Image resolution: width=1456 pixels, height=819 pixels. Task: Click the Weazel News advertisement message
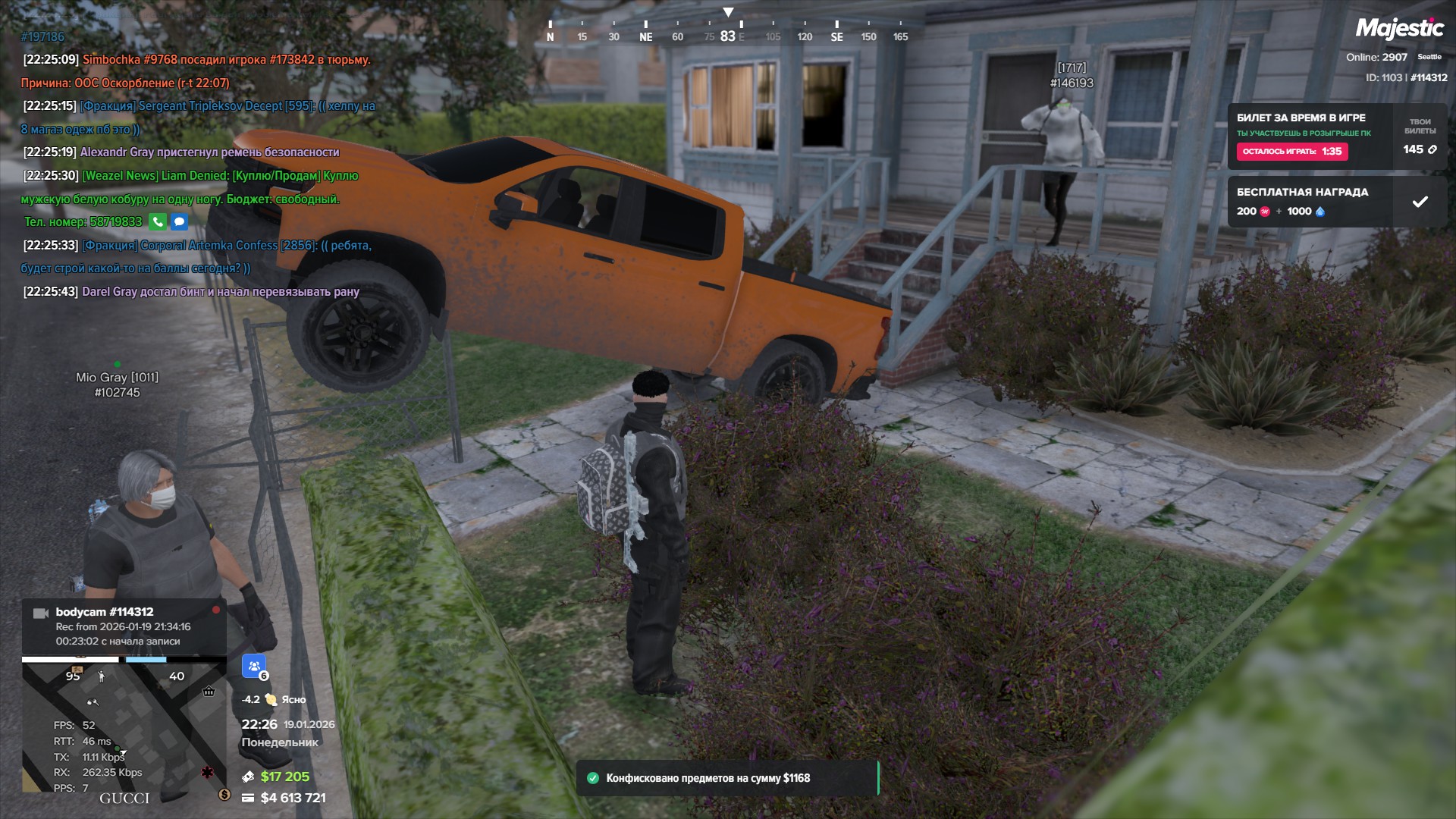[x=190, y=187]
